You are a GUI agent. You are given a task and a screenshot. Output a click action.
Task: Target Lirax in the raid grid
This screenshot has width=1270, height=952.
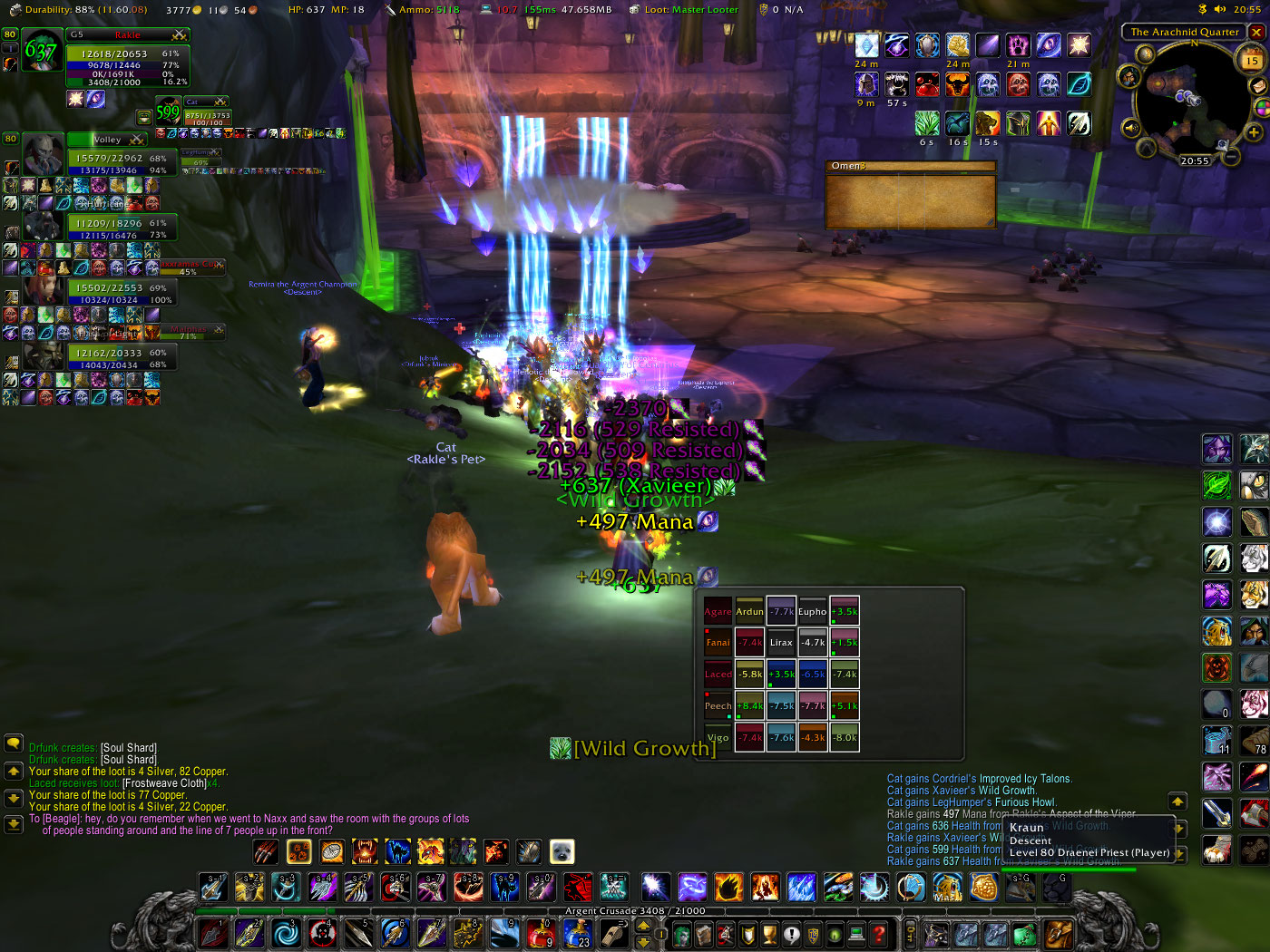coord(781,643)
